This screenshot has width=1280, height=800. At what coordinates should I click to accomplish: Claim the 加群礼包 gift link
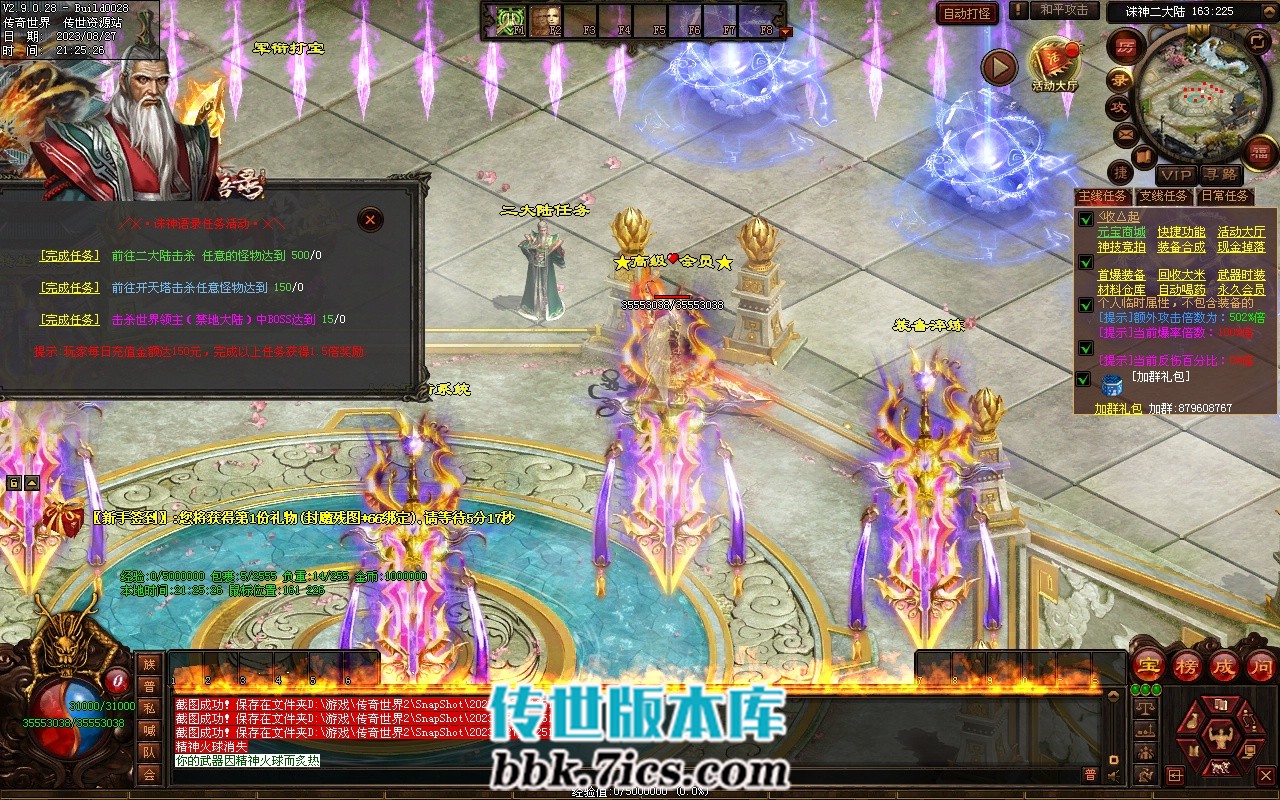coord(1117,409)
